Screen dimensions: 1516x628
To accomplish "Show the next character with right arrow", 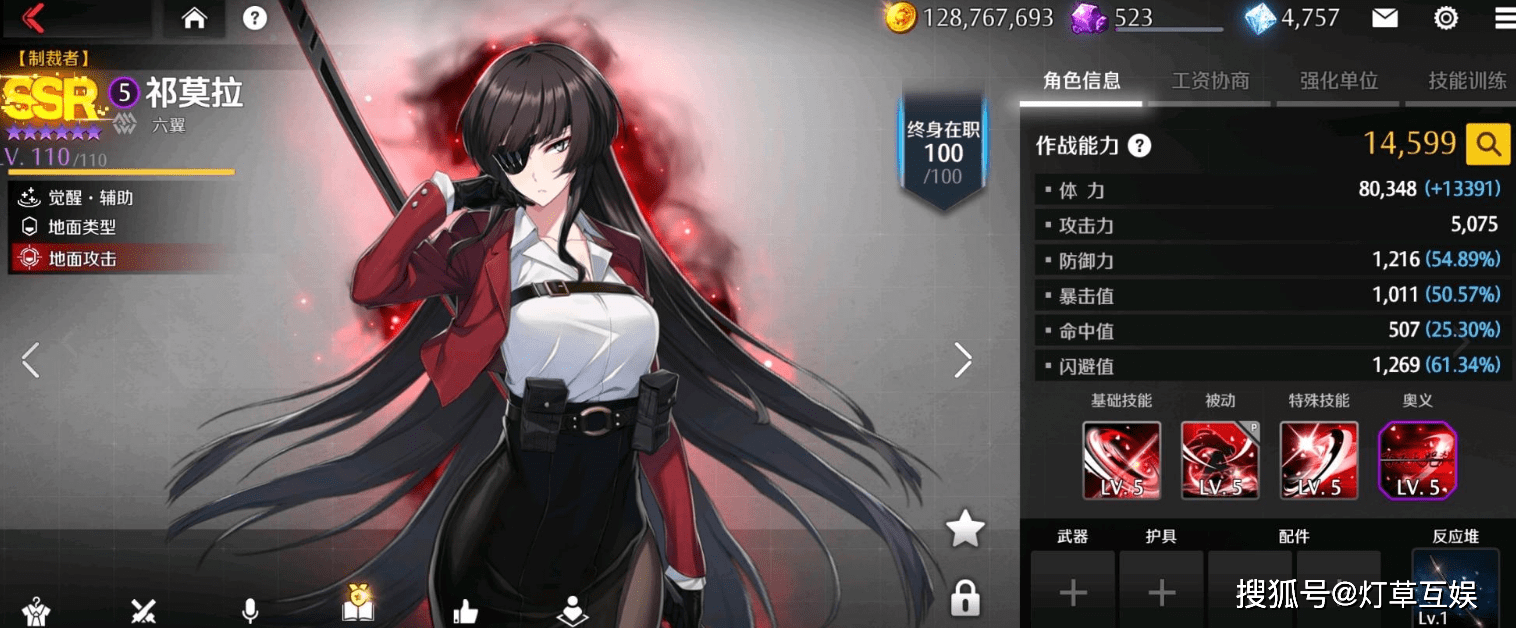I will point(962,360).
